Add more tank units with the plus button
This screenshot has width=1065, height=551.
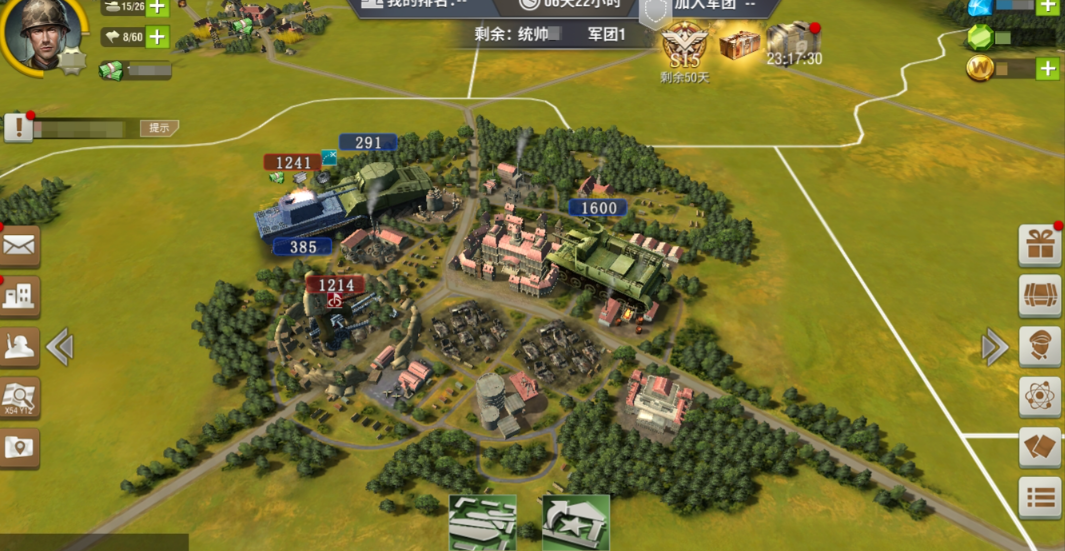pyautogui.click(x=157, y=7)
